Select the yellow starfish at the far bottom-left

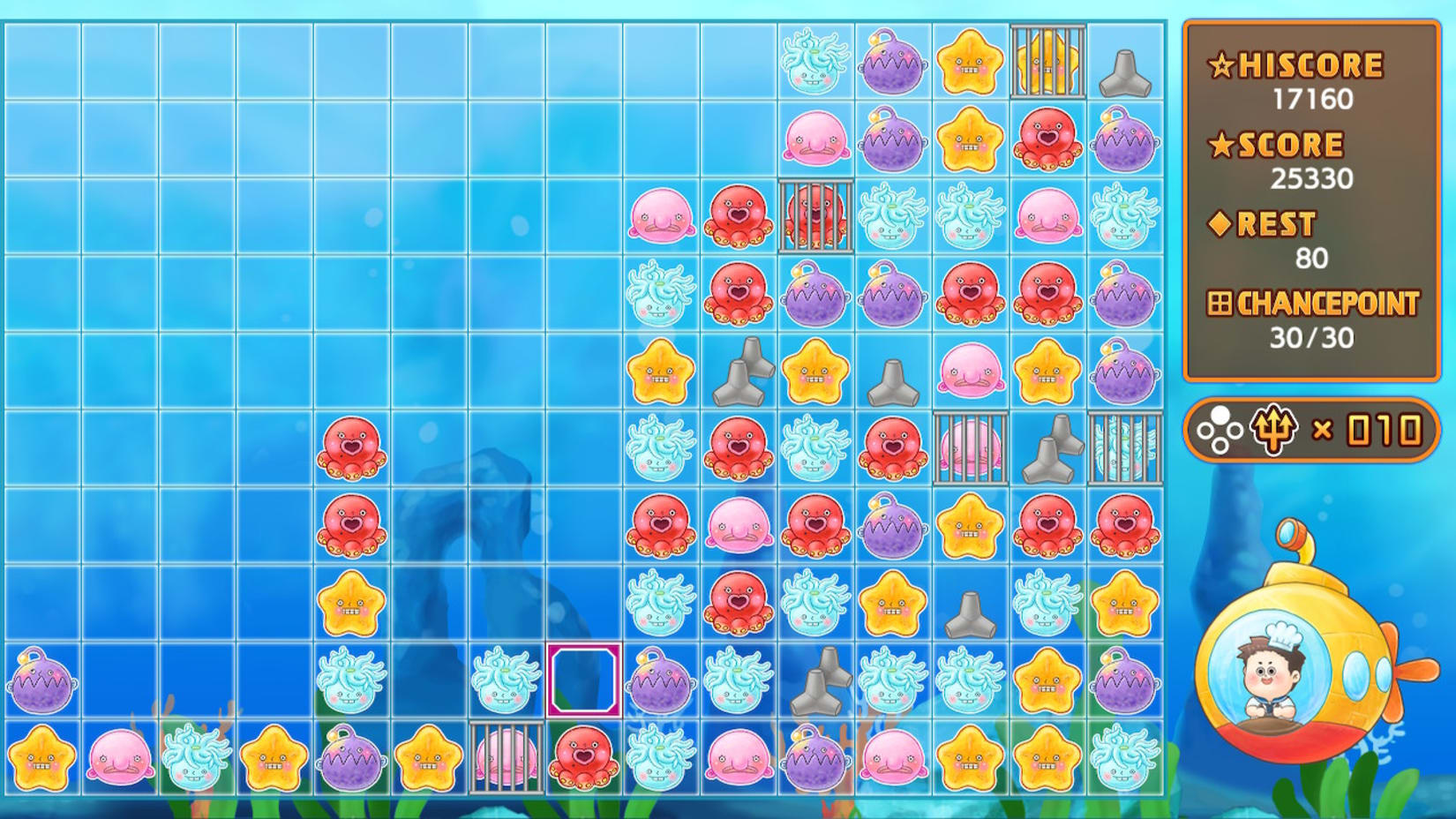tap(40, 758)
